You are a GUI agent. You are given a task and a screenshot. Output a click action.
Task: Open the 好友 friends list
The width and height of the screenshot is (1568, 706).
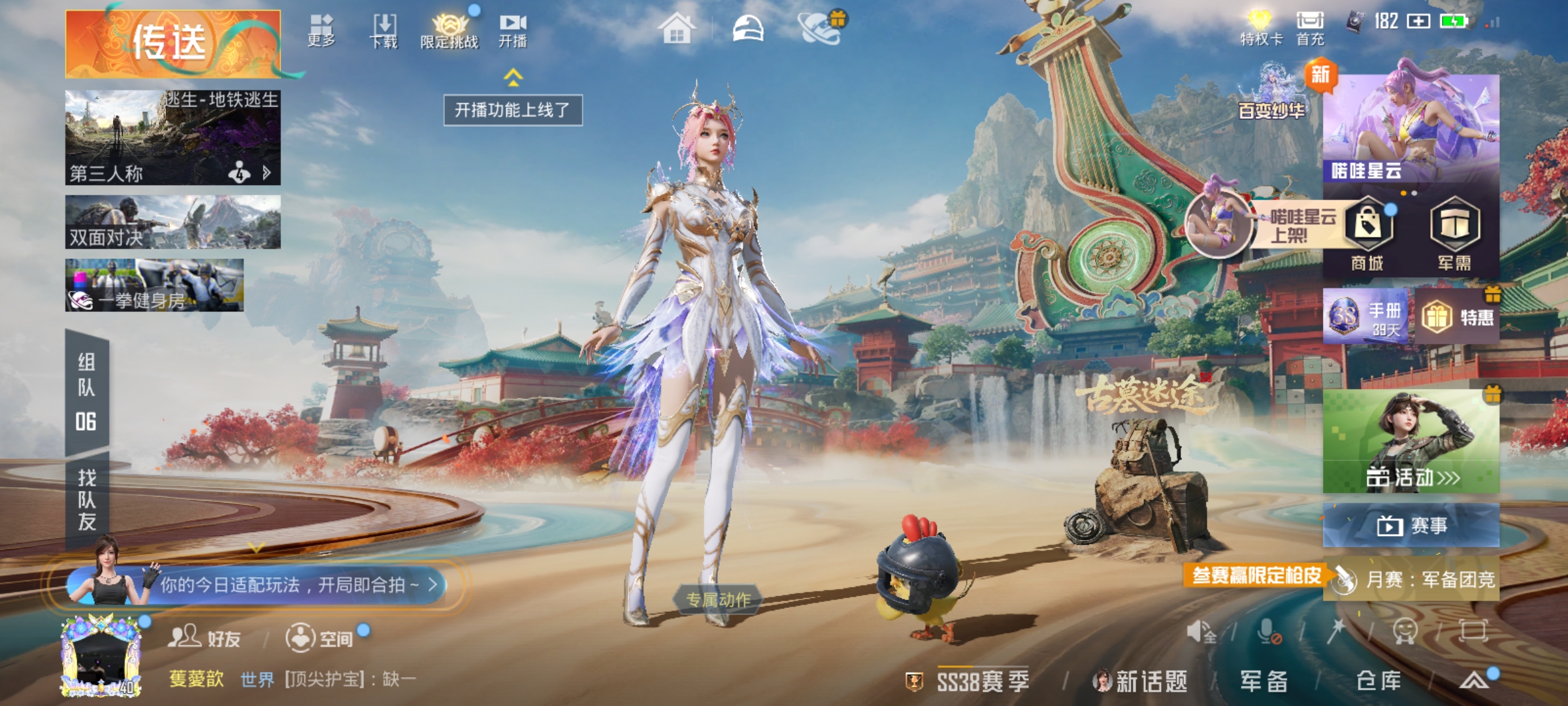[204, 637]
